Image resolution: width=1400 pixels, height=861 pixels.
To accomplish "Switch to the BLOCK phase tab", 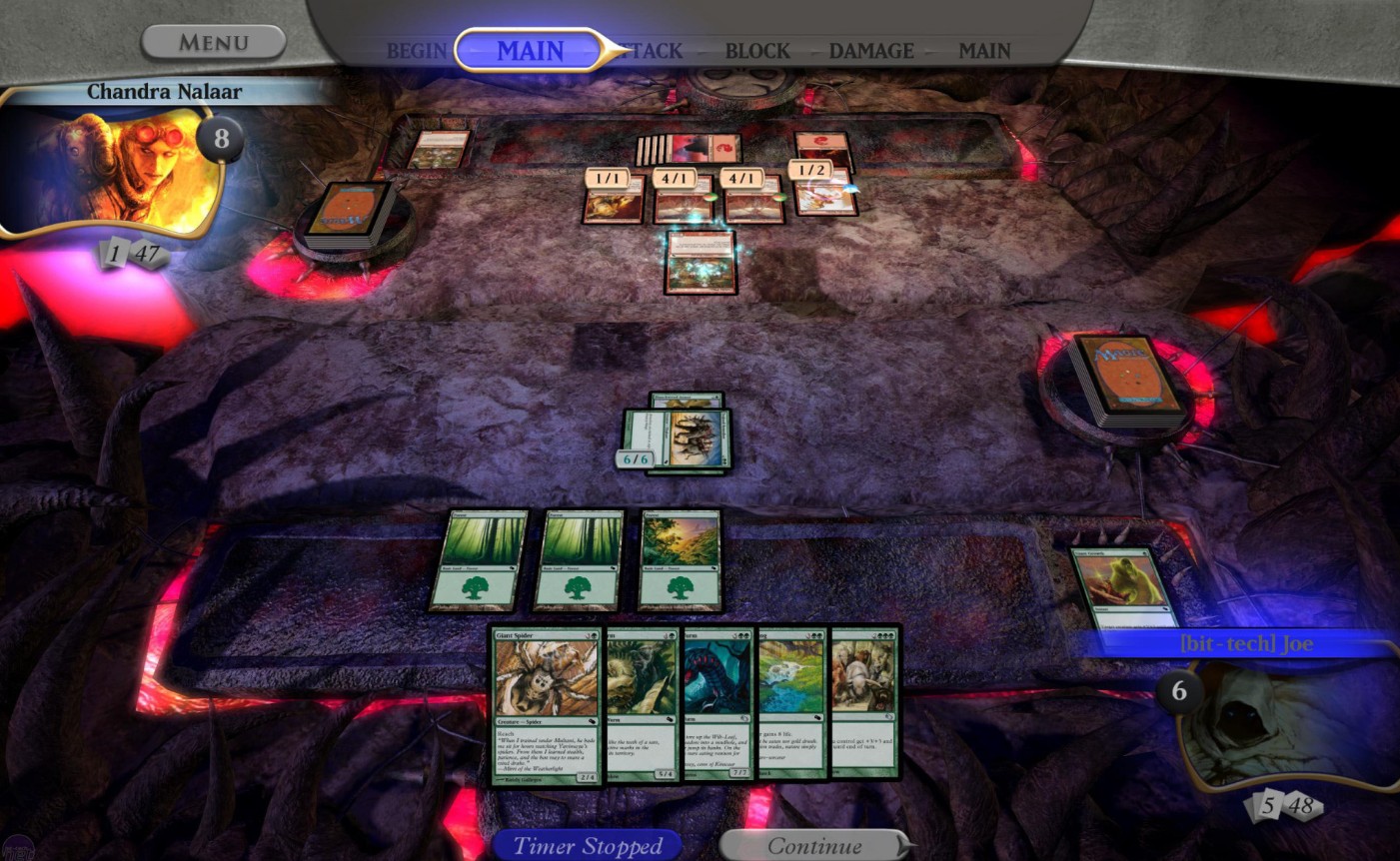I will [757, 51].
